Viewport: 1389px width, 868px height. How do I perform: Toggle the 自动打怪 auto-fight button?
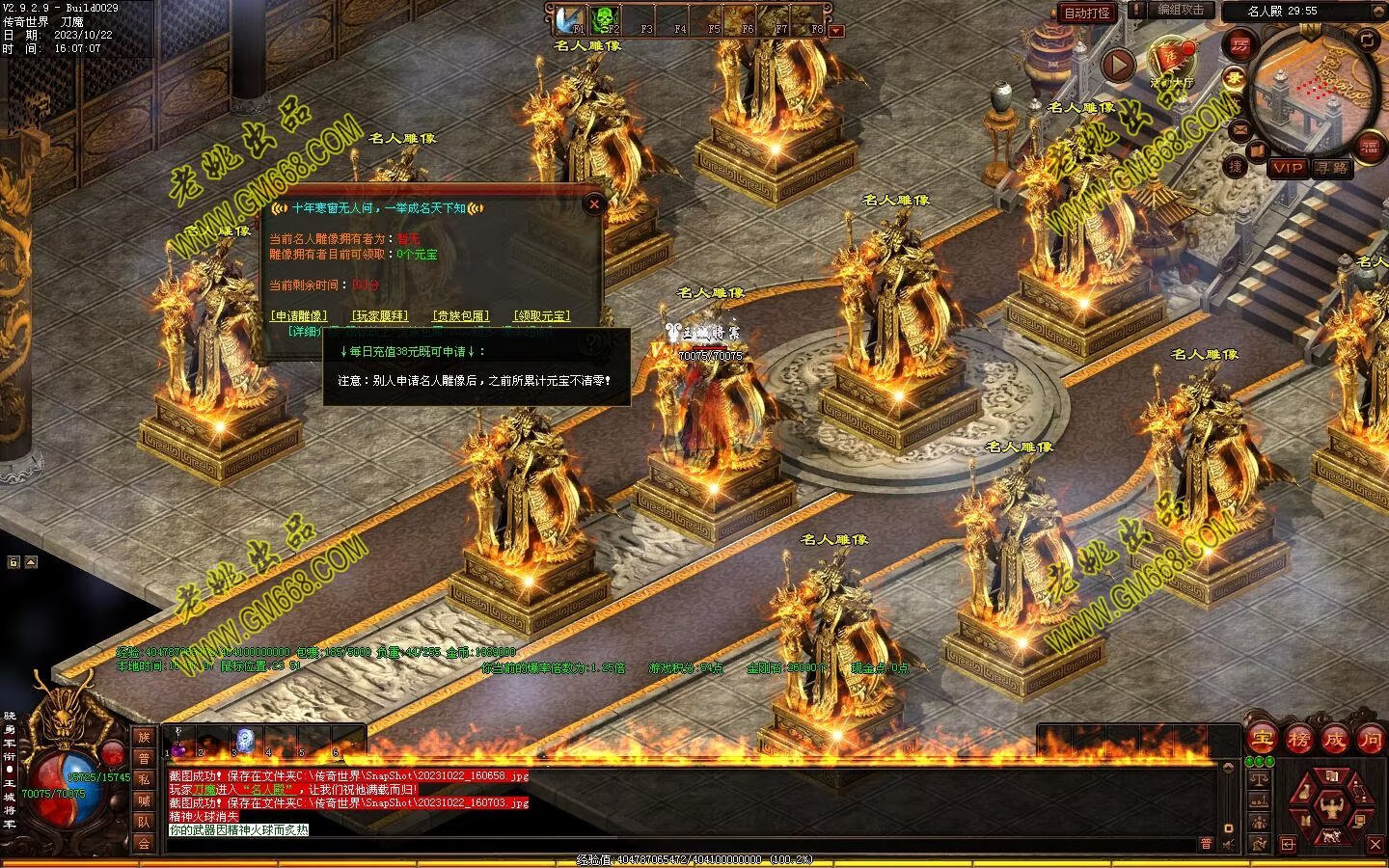(1087, 13)
